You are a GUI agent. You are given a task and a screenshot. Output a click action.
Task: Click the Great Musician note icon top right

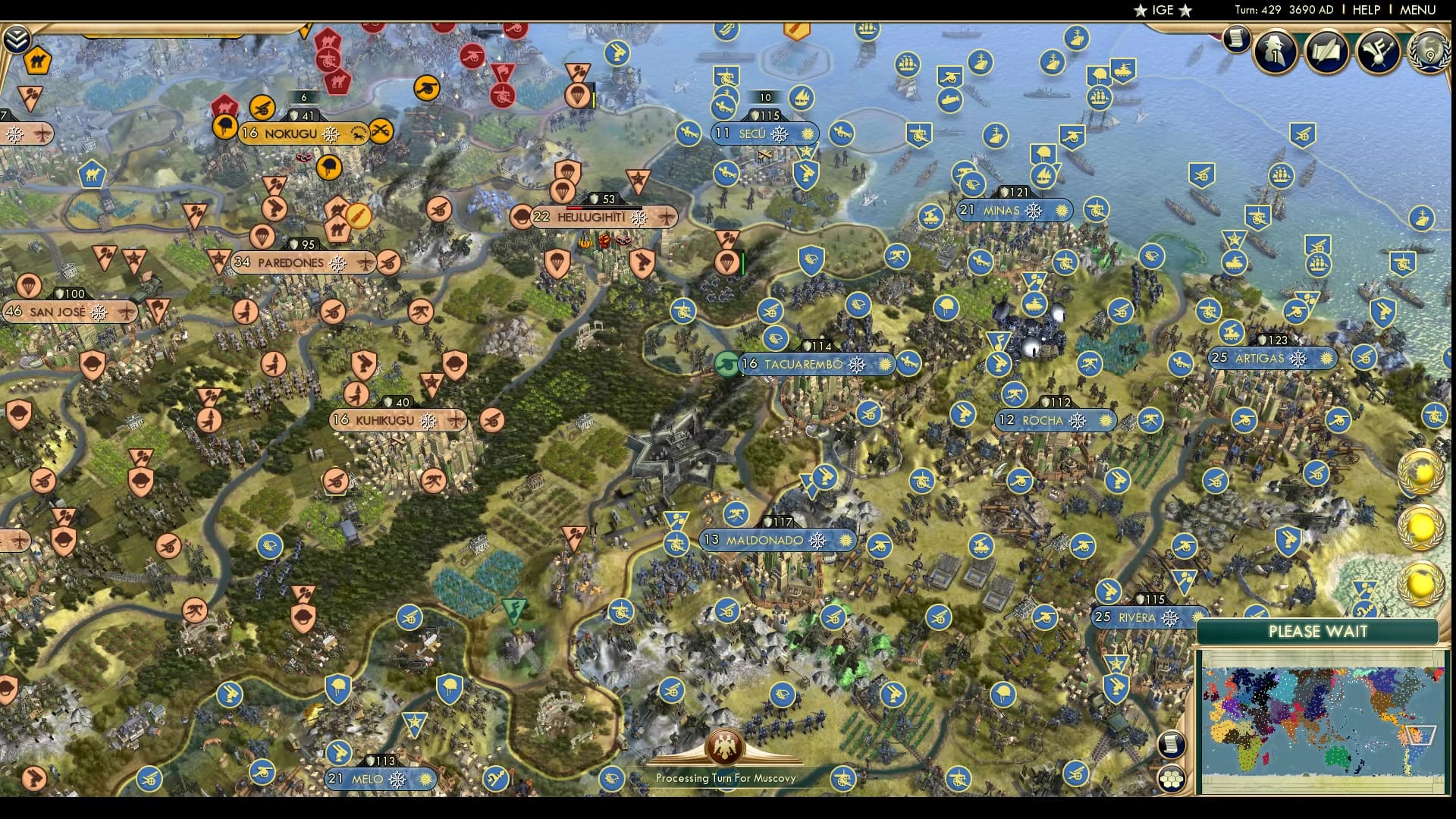(x=1379, y=52)
